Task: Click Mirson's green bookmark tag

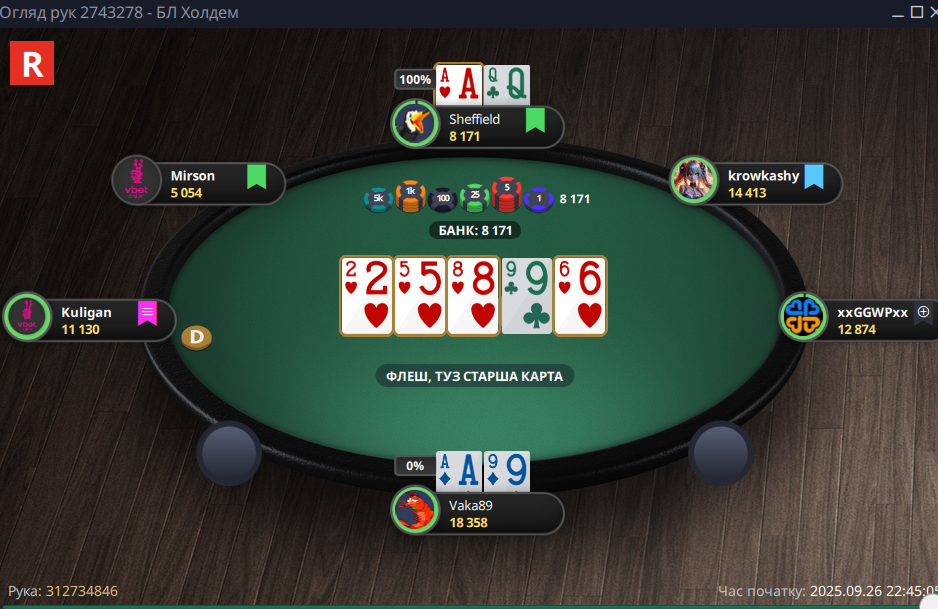Action: coord(257,177)
